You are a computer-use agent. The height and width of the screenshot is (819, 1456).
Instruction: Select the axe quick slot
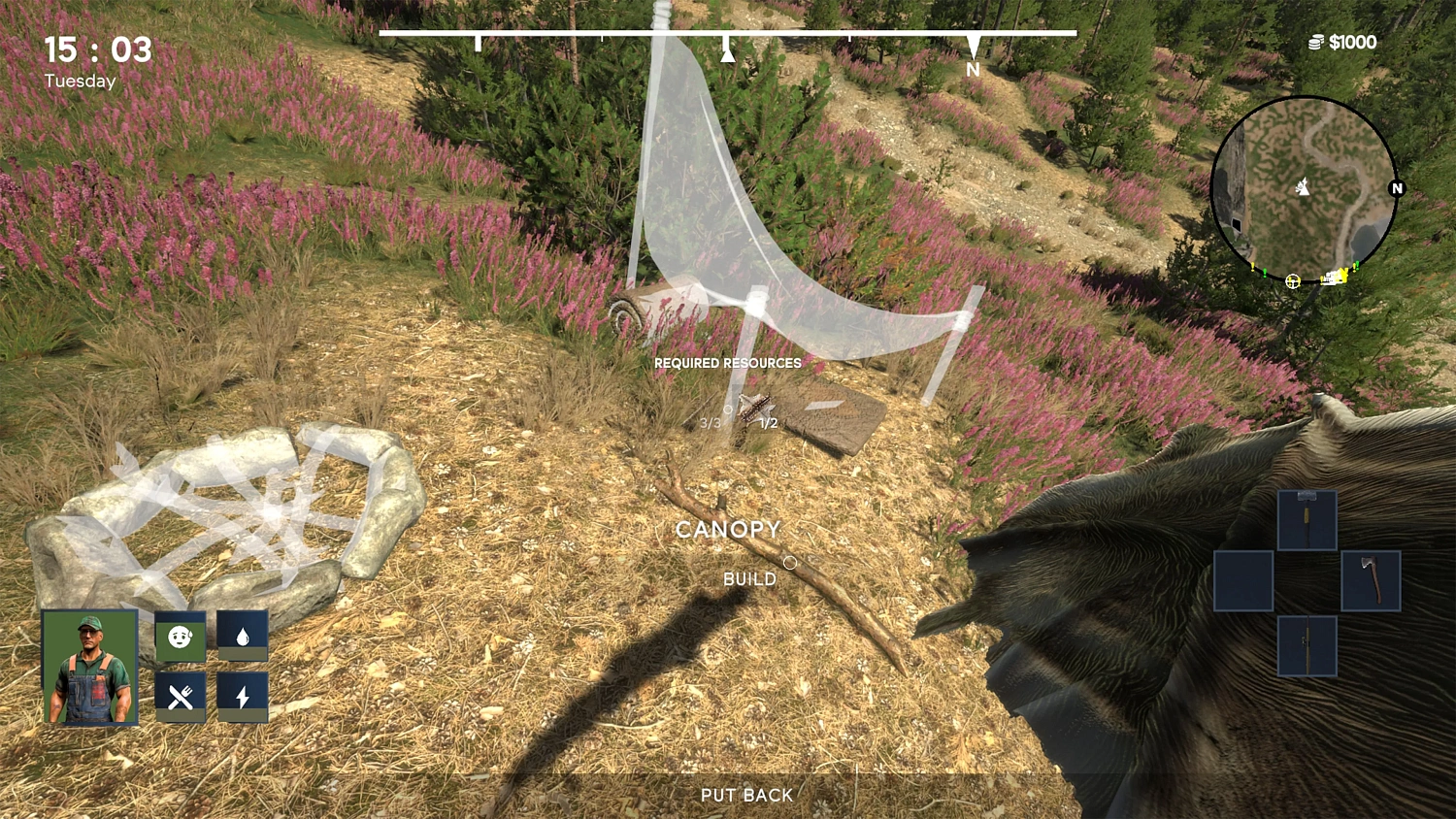pyautogui.click(x=1372, y=580)
